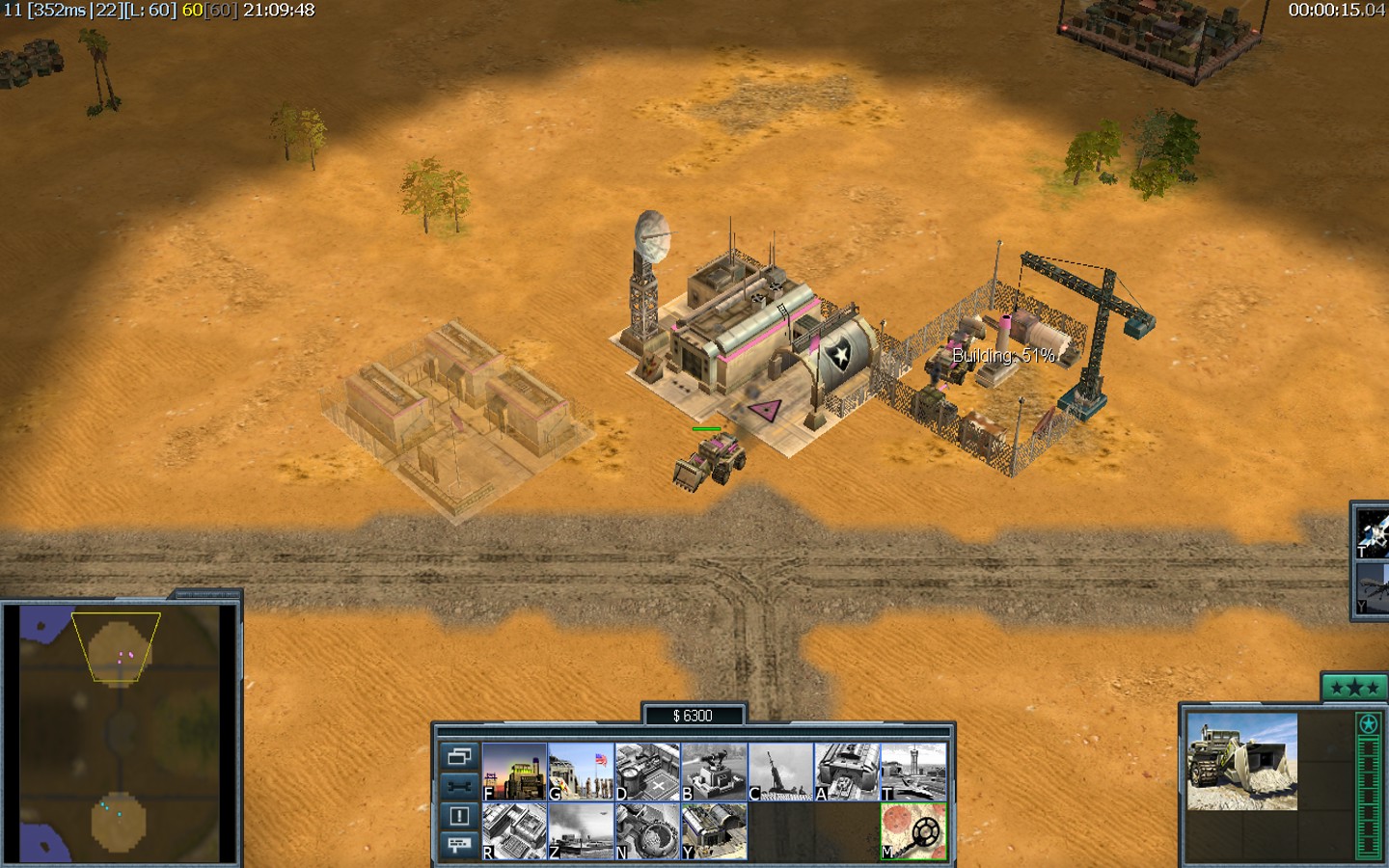
Task: Select the Airfield build icon (T)
Action: (913, 771)
